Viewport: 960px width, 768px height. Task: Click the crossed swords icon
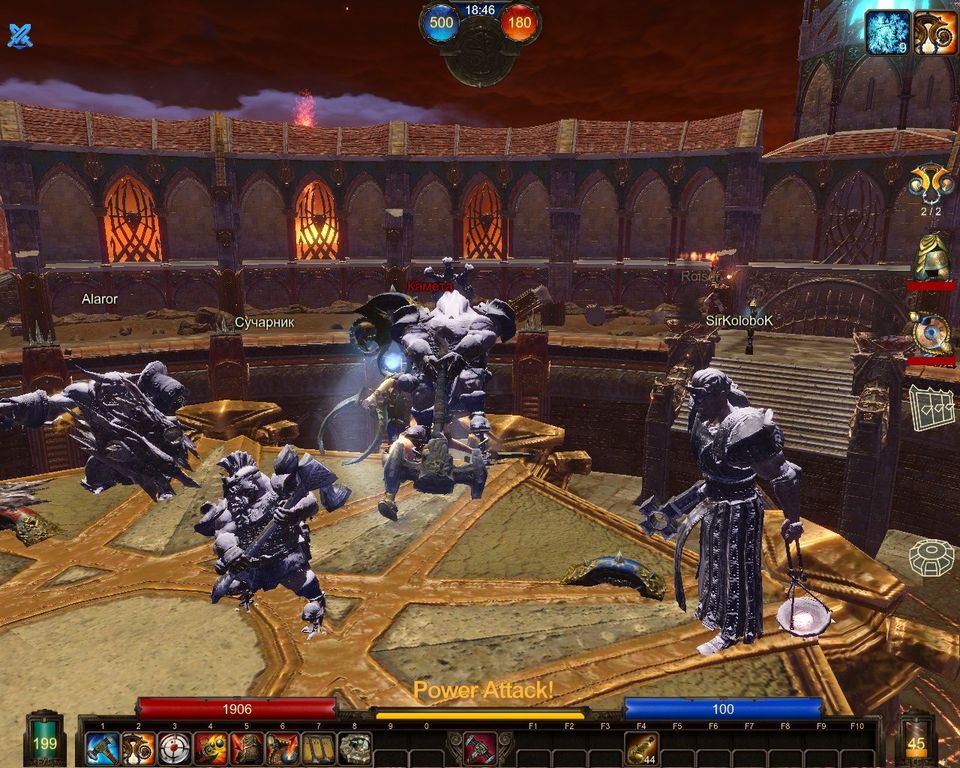(20, 36)
